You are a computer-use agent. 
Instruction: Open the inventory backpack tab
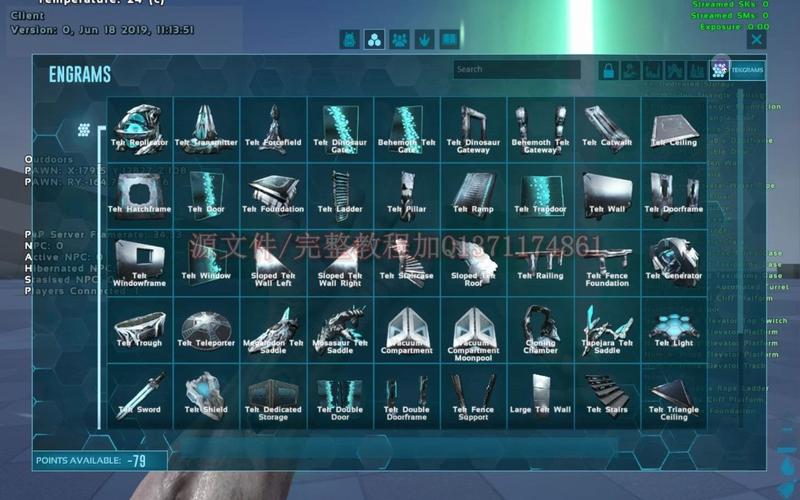(x=349, y=40)
